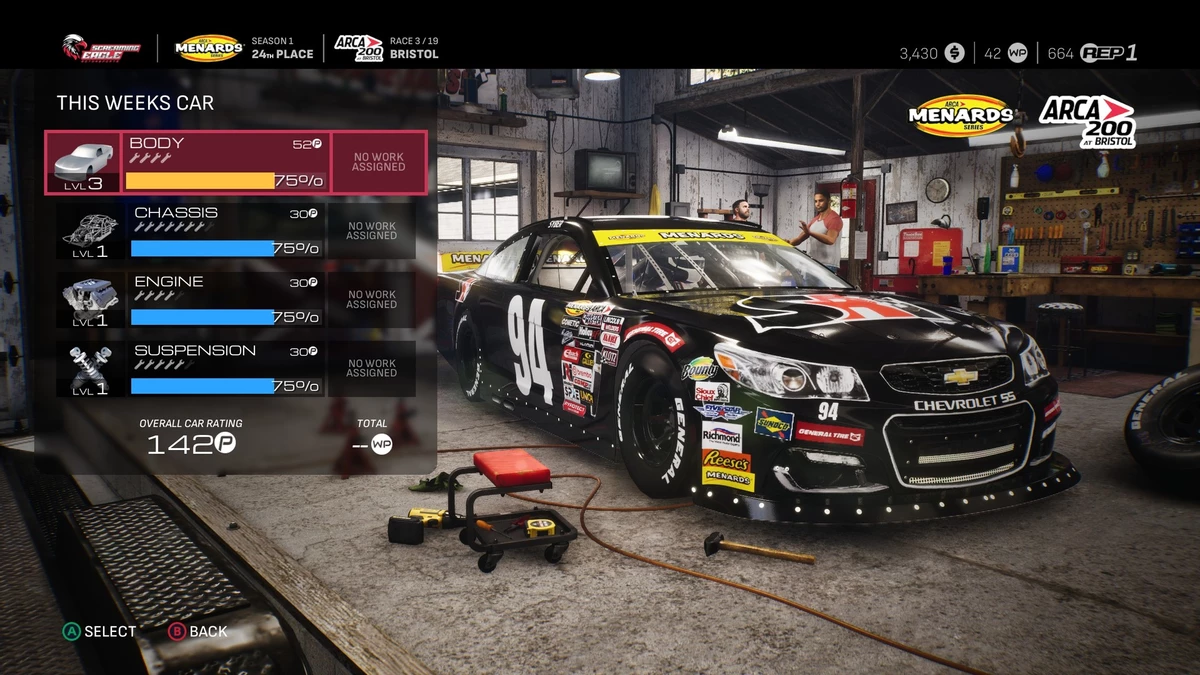The width and height of the screenshot is (1200, 675).
Task: Click the Engine 'No Work Assigned' box
Action: (x=372, y=300)
